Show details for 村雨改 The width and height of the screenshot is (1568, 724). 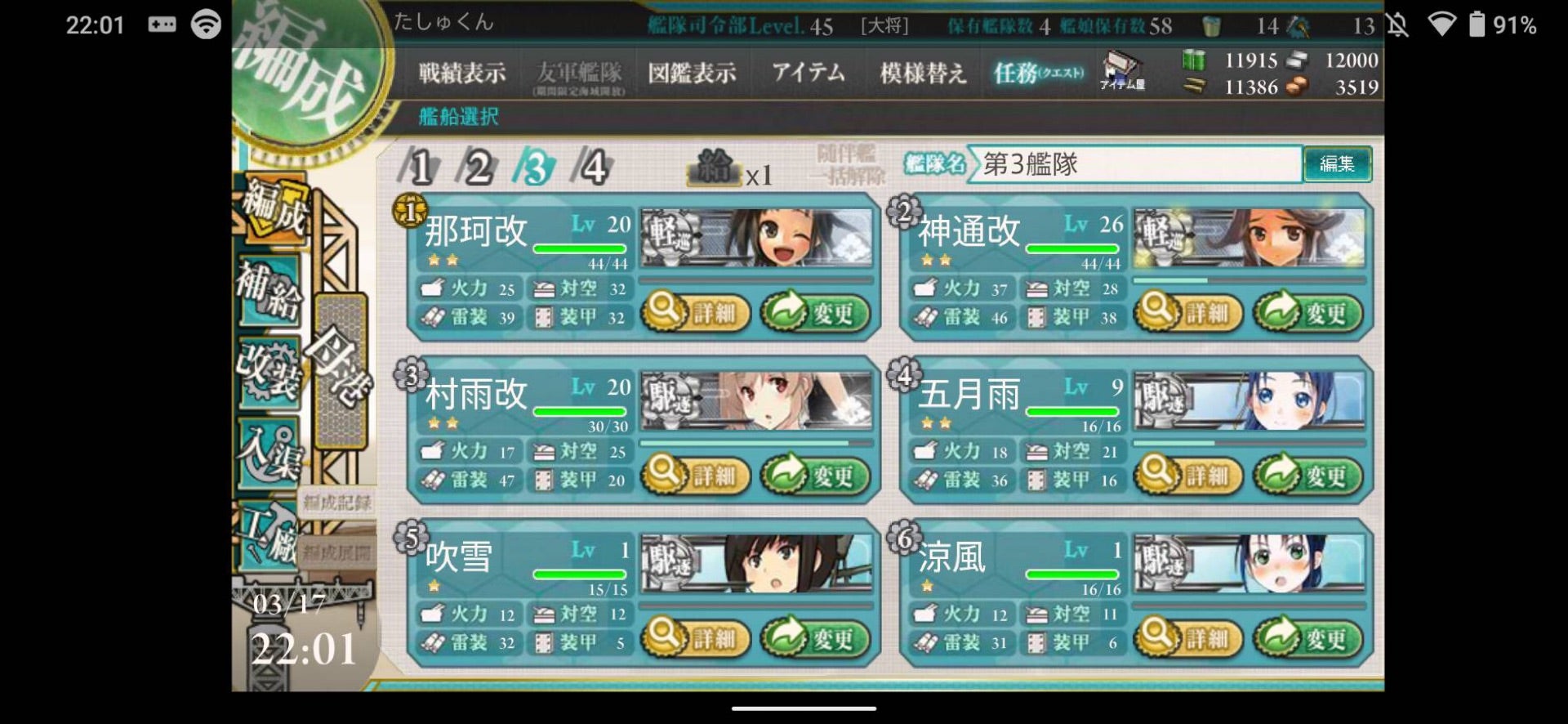tap(696, 475)
